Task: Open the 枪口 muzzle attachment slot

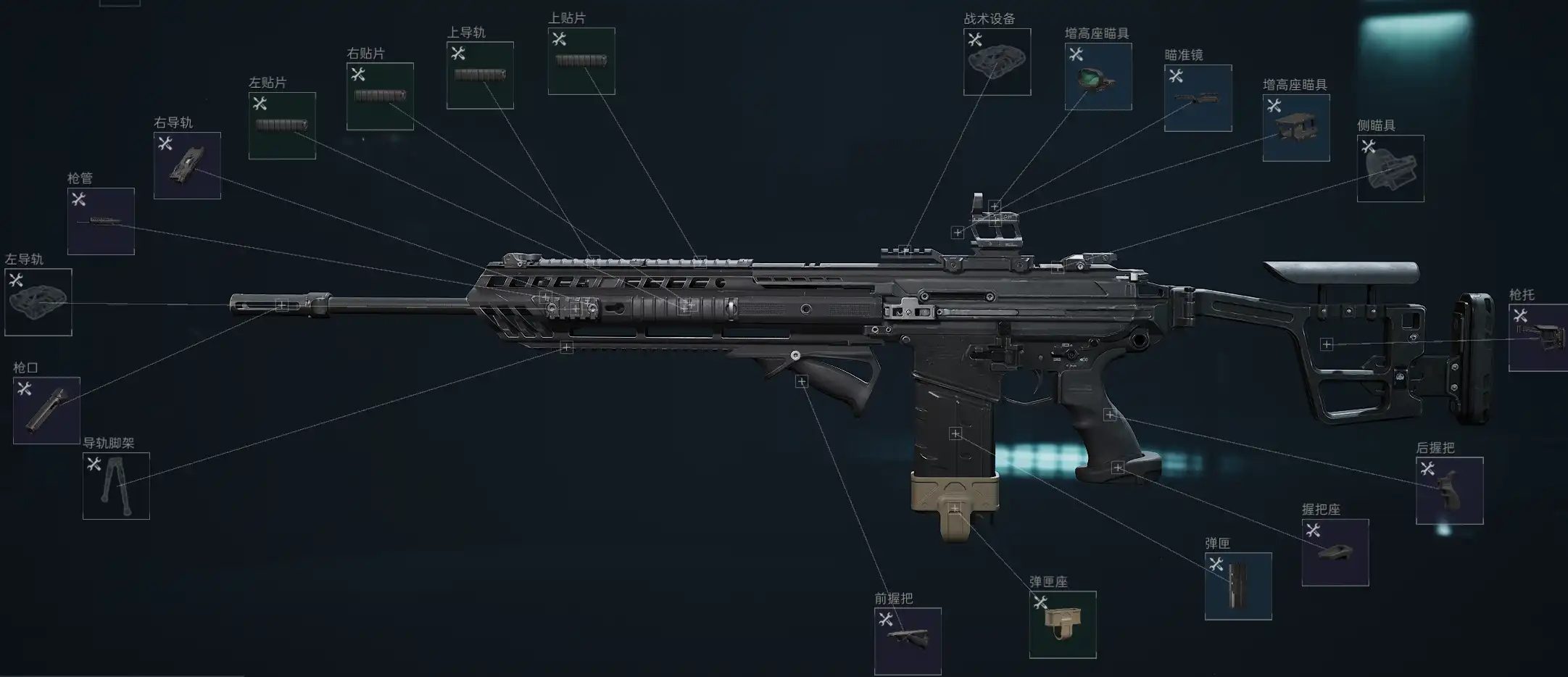Action: coord(46,410)
